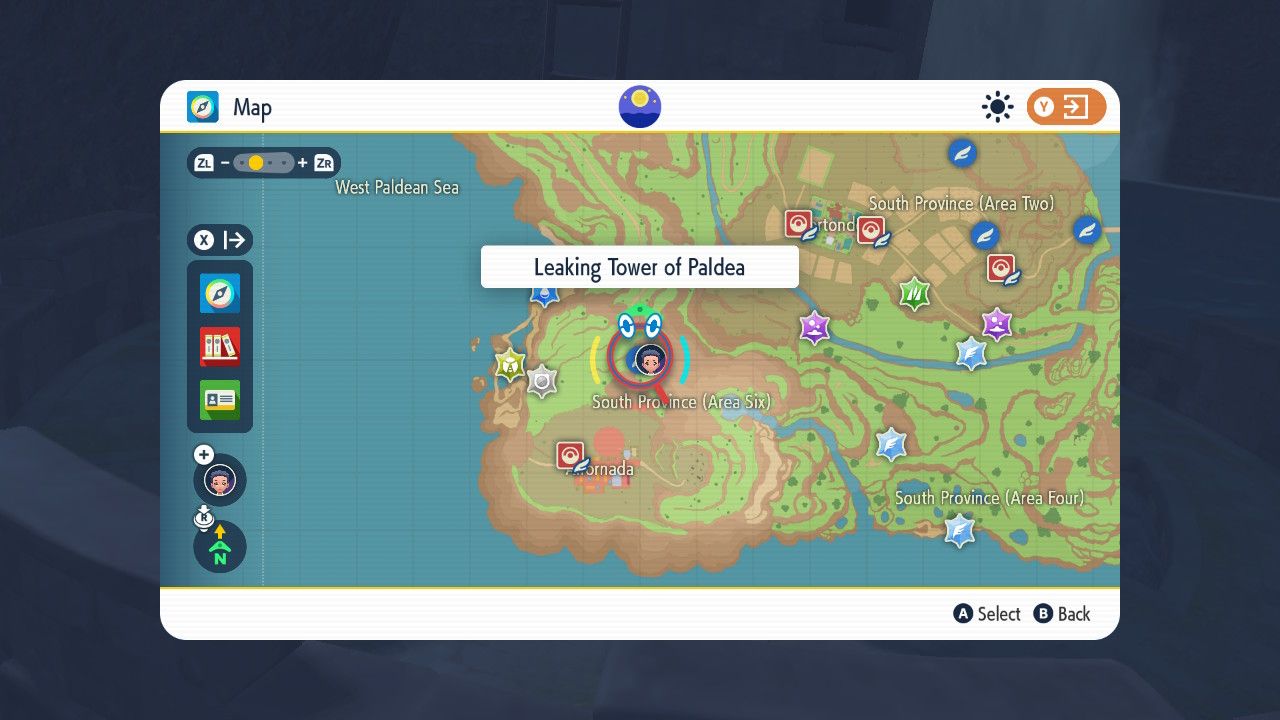Click the green Tera Raid crystal in Area Two
Screen dimensions: 1280x720
pyautogui.click(x=915, y=293)
